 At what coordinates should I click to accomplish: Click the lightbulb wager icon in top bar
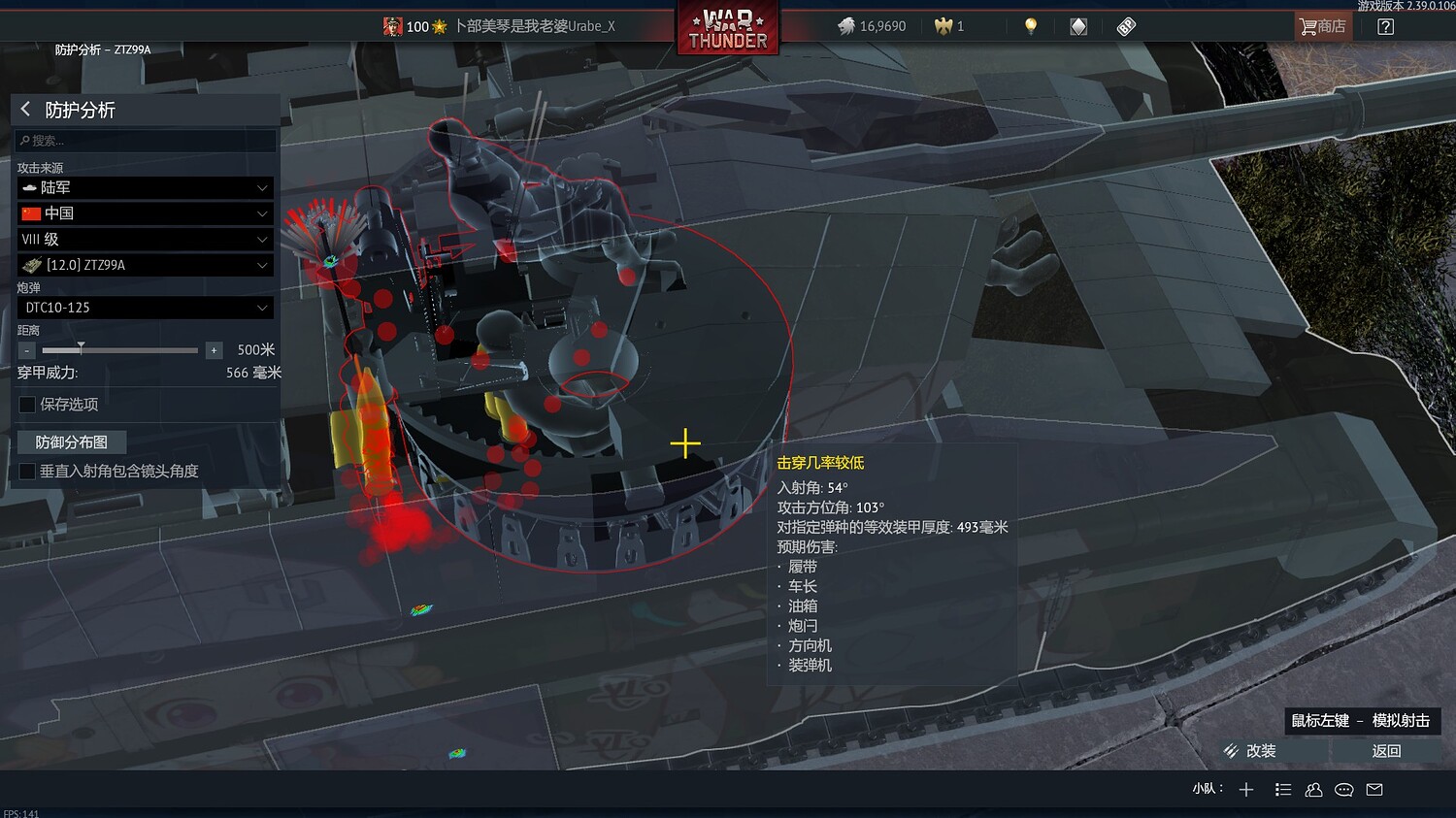(1031, 26)
